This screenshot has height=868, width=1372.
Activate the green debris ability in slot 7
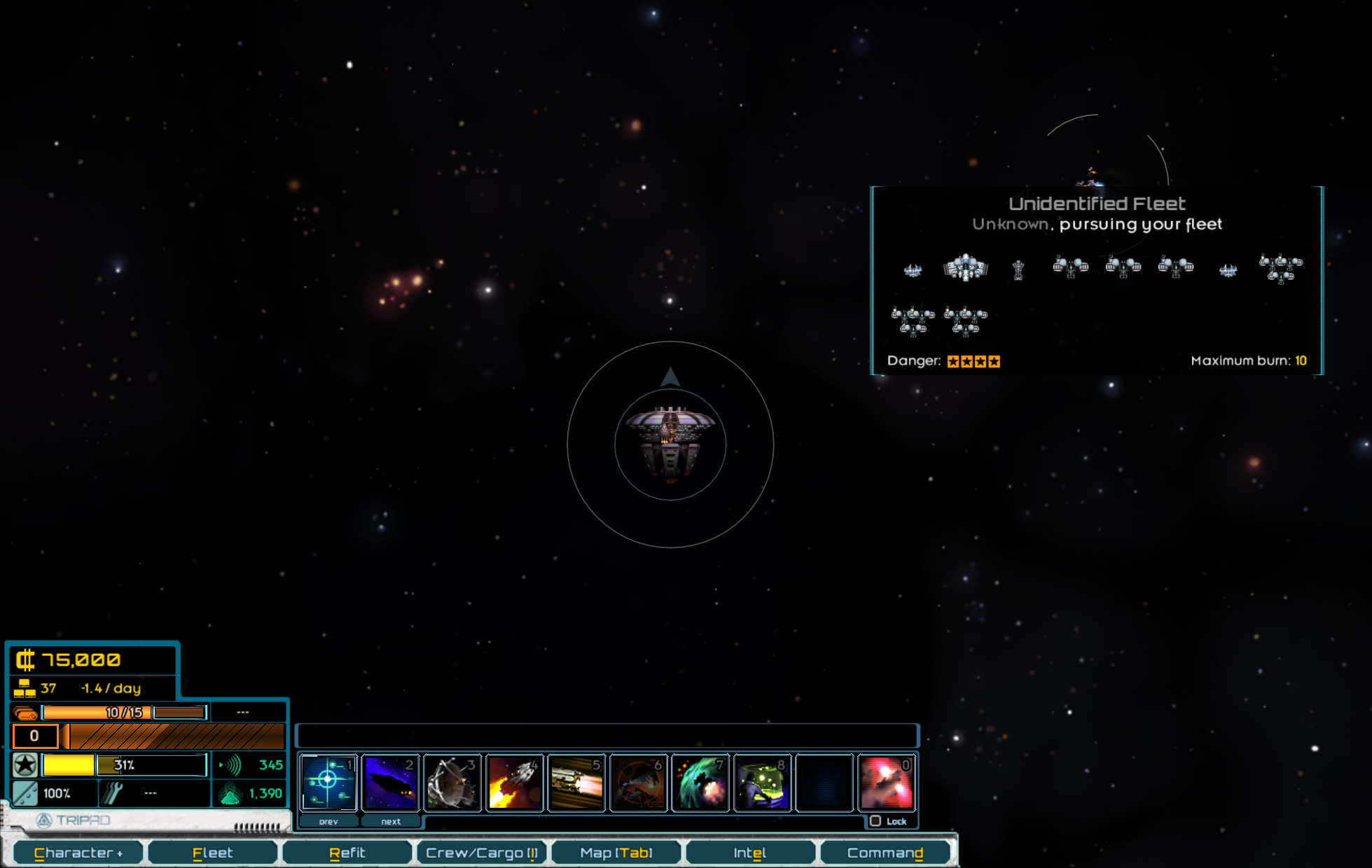[700, 782]
